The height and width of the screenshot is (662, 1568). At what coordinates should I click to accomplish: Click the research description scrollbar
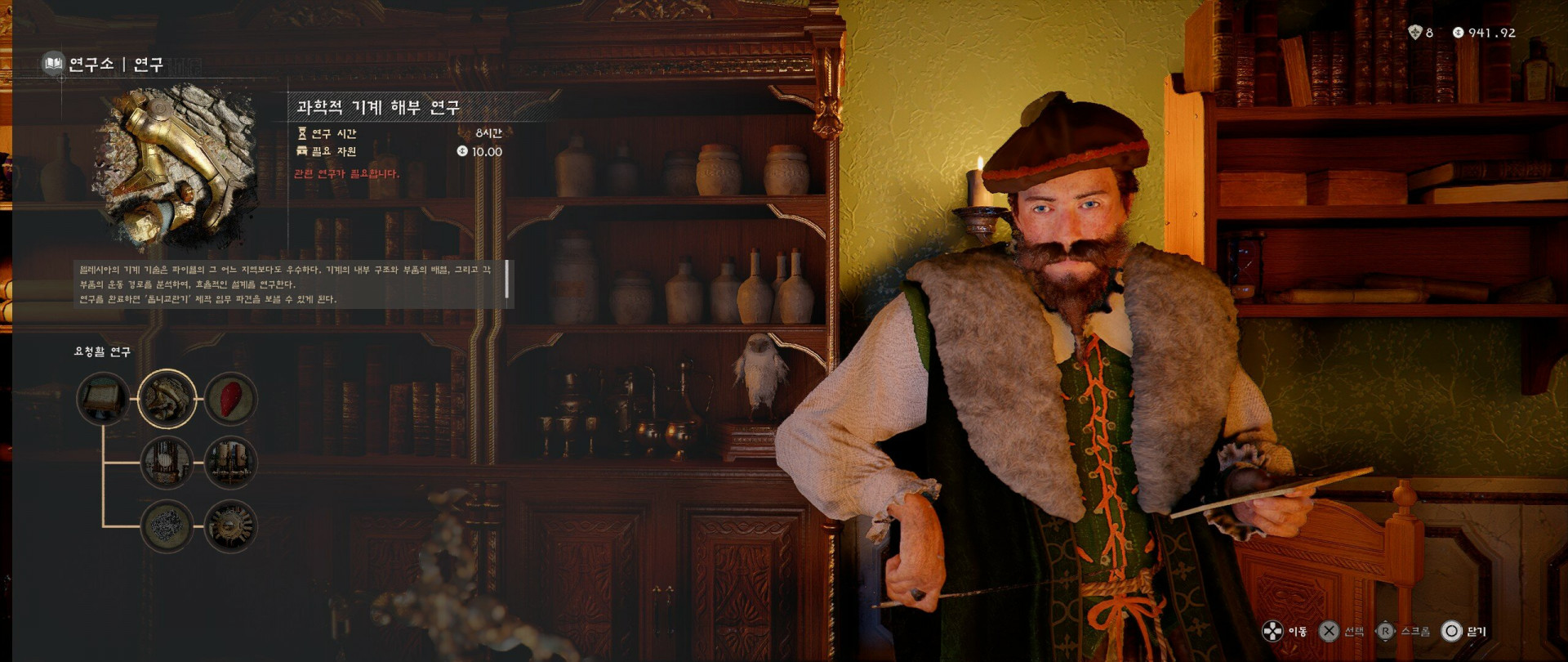(x=507, y=280)
